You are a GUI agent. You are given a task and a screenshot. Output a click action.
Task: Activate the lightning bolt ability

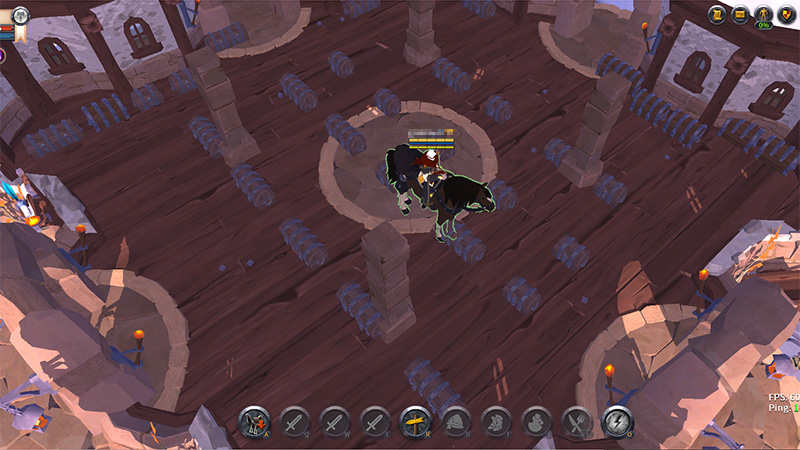tap(617, 422)
